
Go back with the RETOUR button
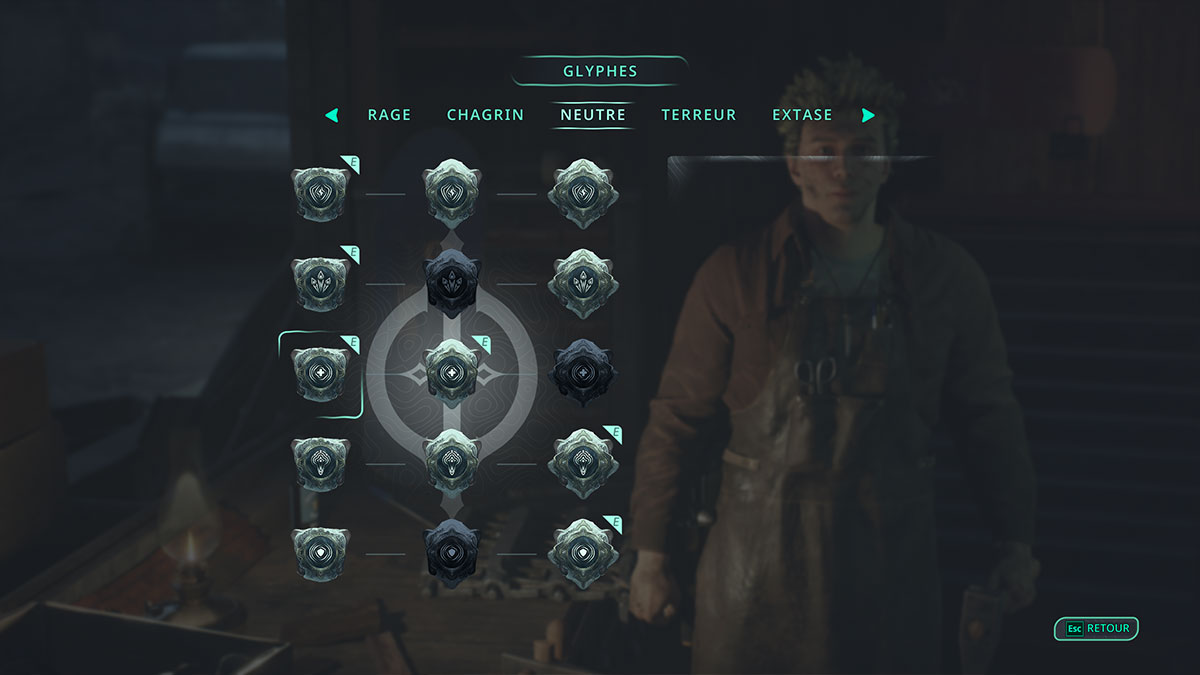pos(1097,629)
